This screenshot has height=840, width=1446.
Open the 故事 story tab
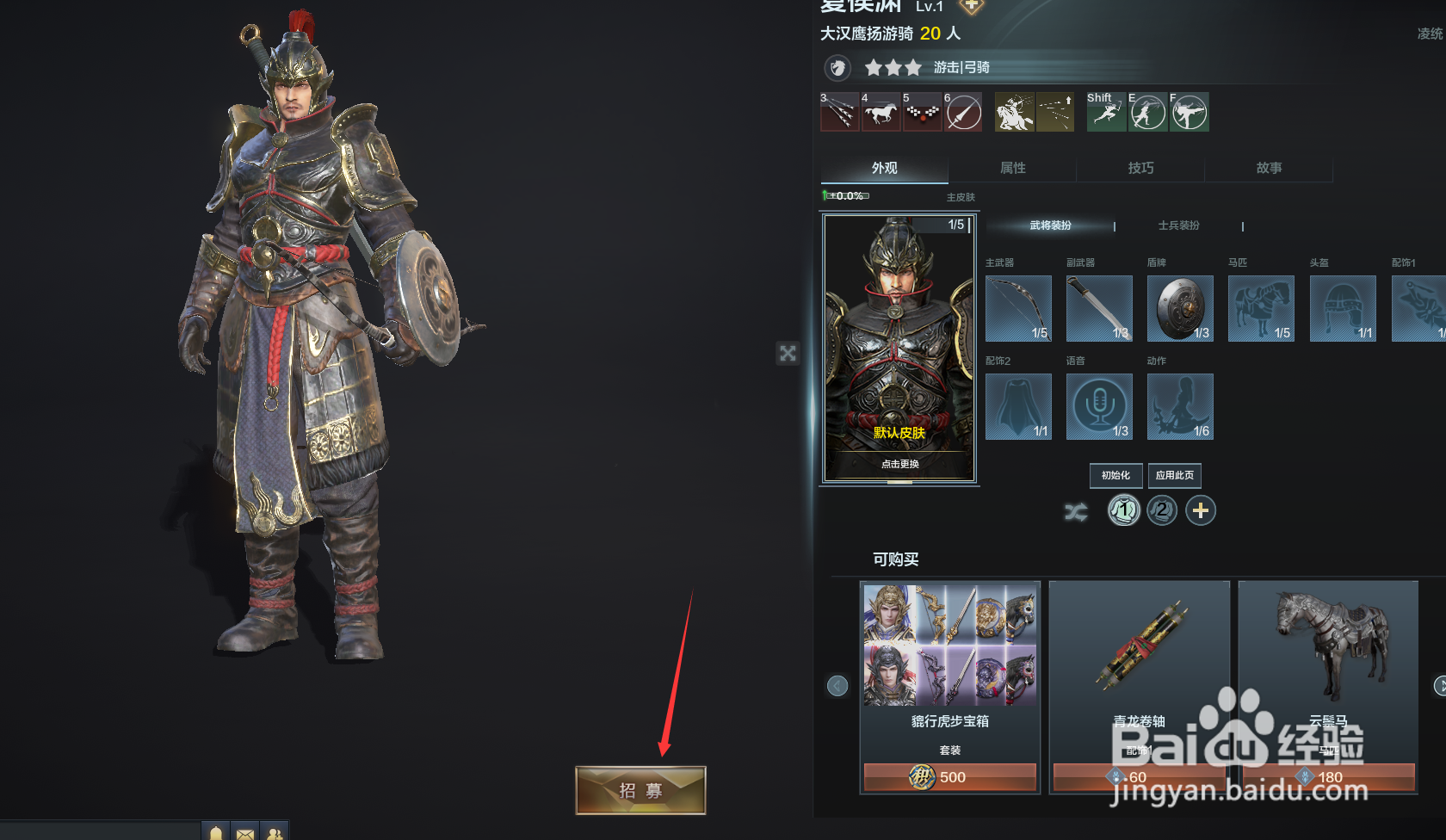tap(1269, 169)
